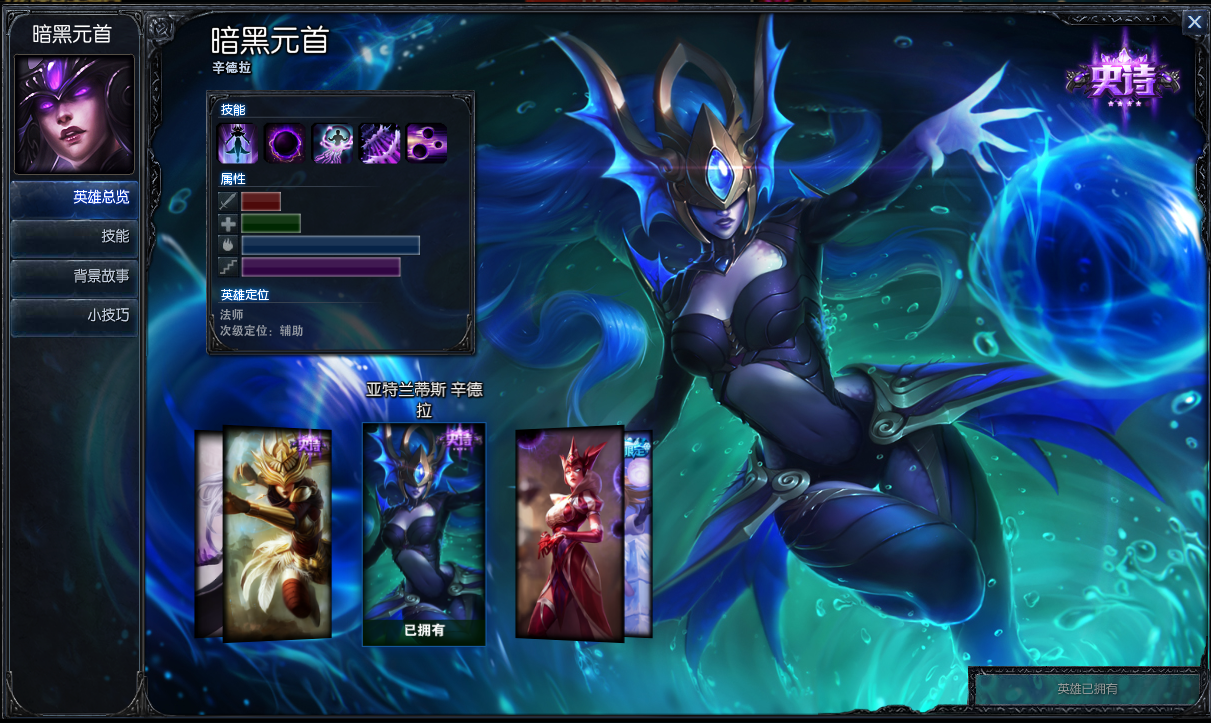Click Syndra's champion portrait
1211x723 pixels.
click(74, 114)
